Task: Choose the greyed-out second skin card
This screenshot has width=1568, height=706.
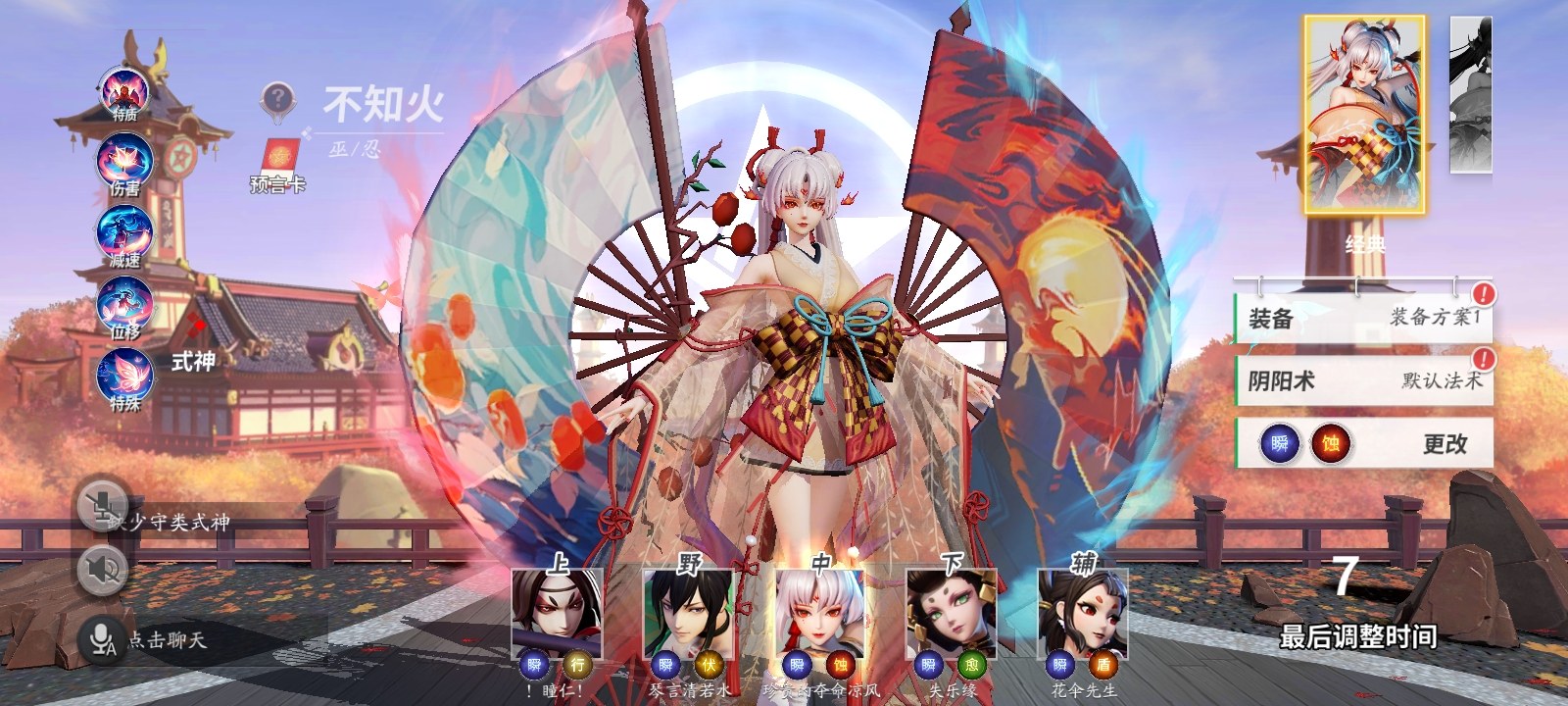Action: (1471, 96)
